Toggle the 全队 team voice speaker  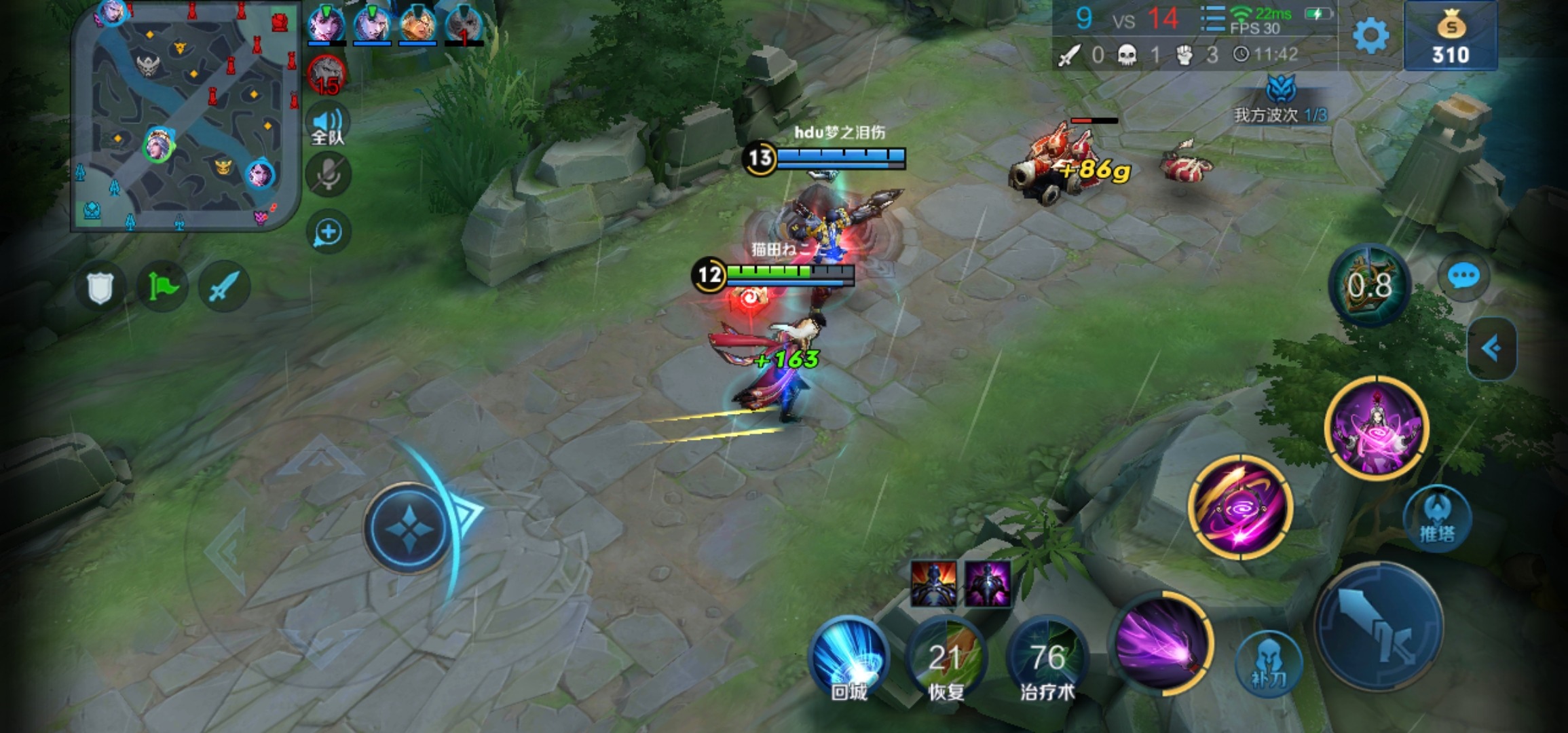tap(328, 126)
